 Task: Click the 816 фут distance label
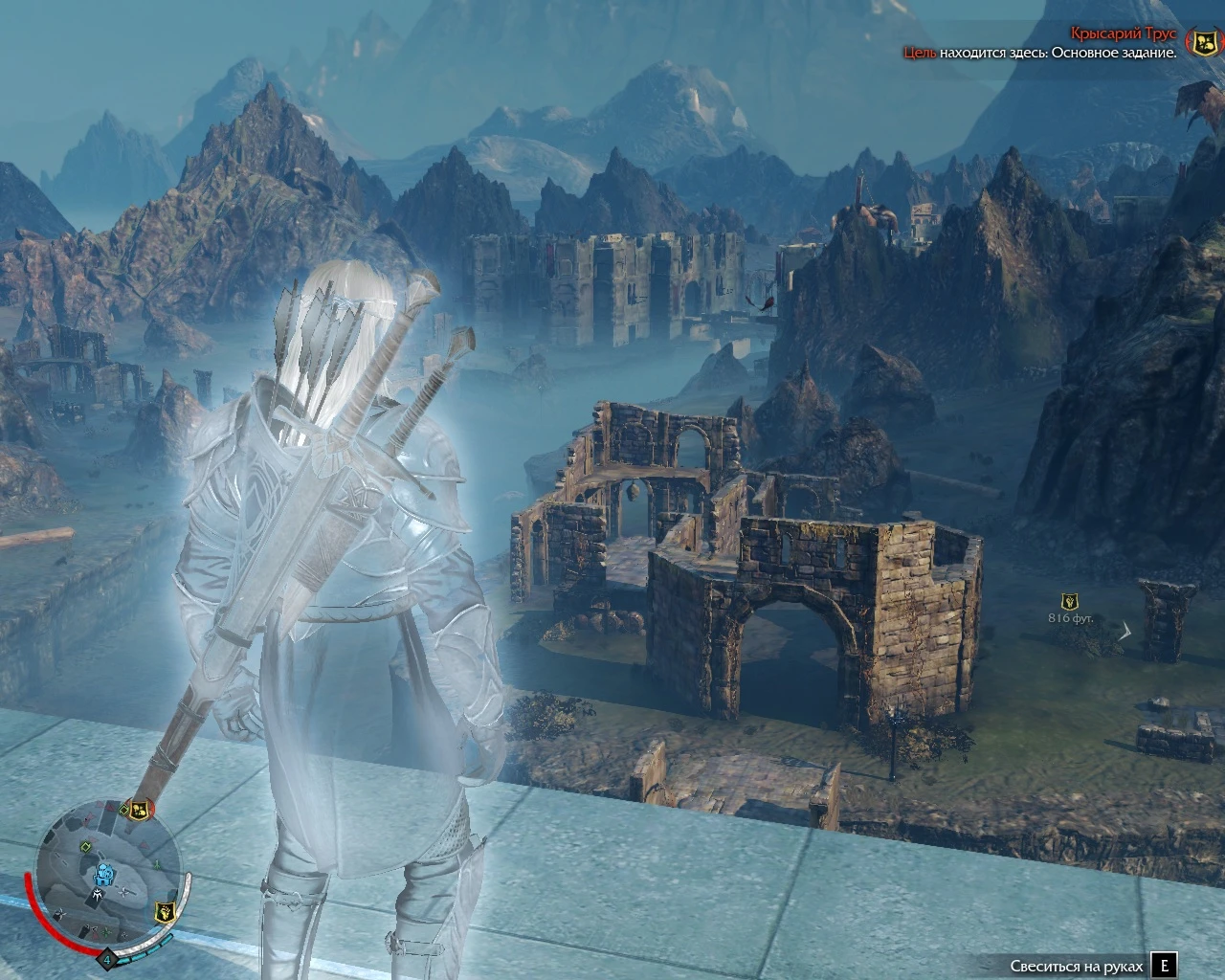tap(1071, 617)
